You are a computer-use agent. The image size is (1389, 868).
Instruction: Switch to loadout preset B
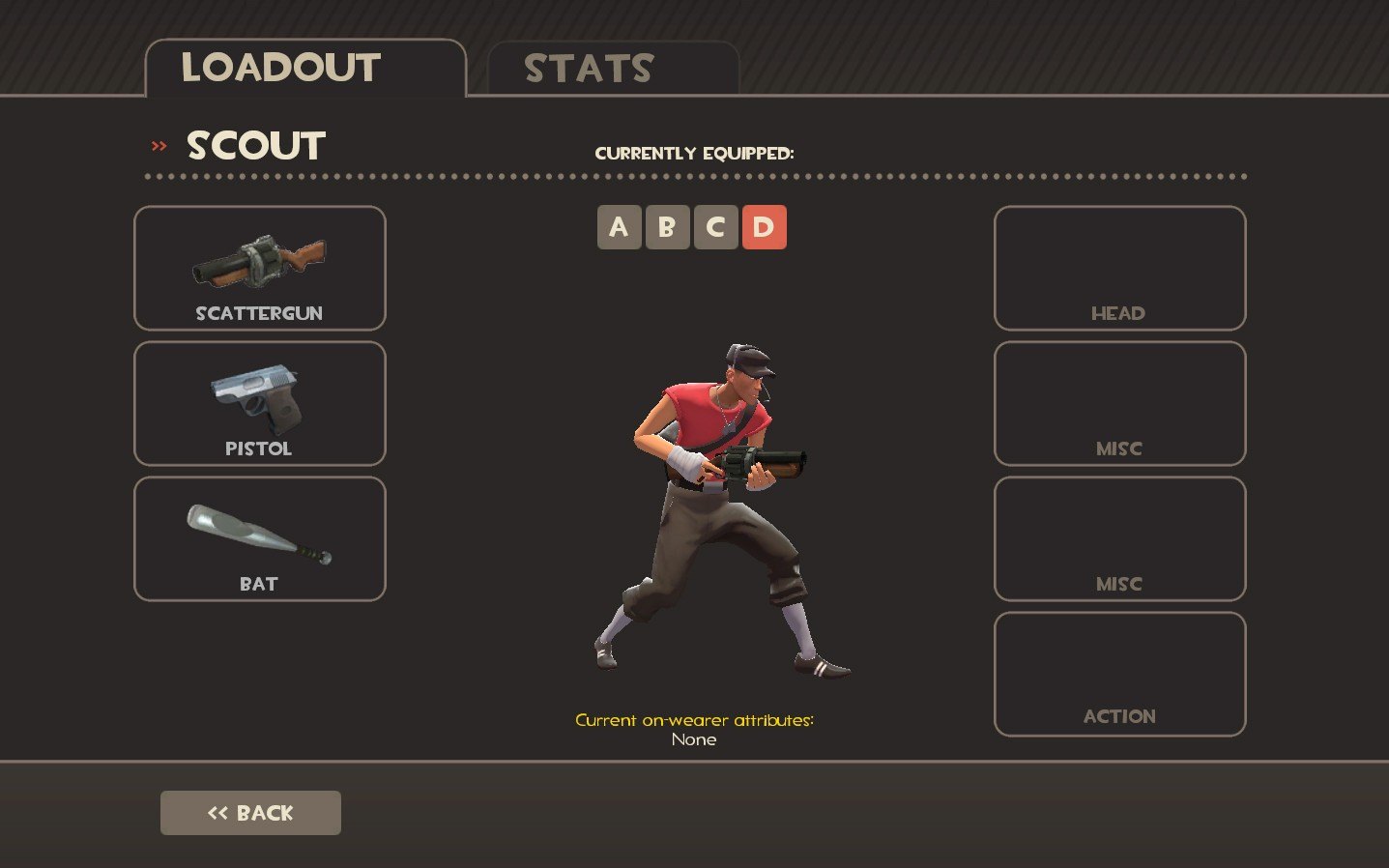pos(667,227)
